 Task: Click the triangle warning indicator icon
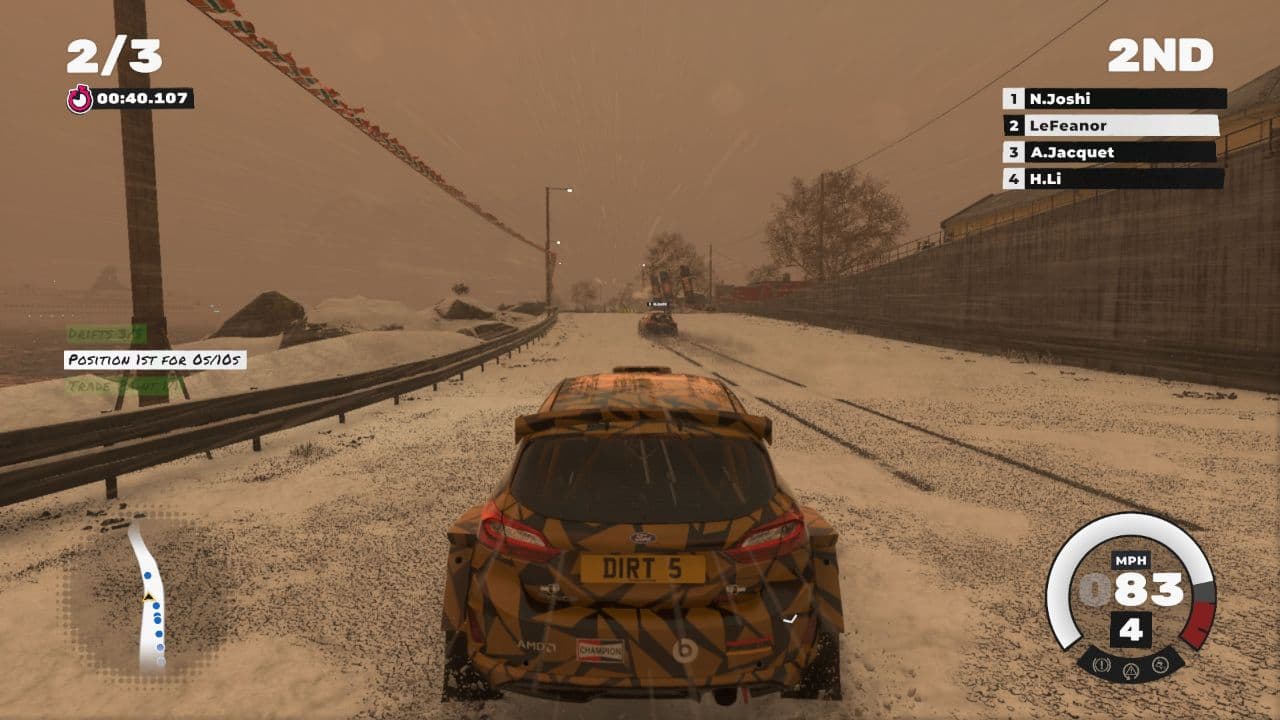point(1131,670)
